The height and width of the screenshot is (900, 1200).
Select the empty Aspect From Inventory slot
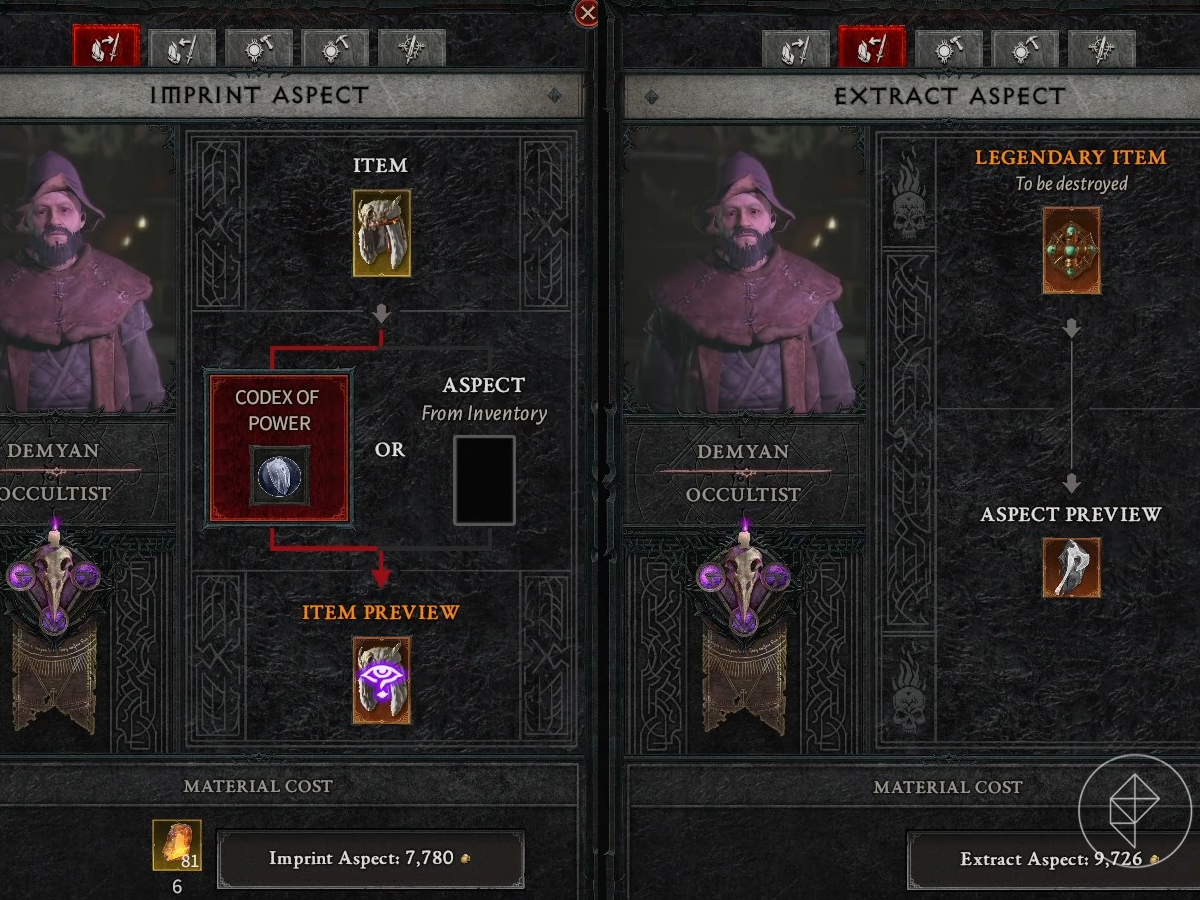[x=484, y=480]
